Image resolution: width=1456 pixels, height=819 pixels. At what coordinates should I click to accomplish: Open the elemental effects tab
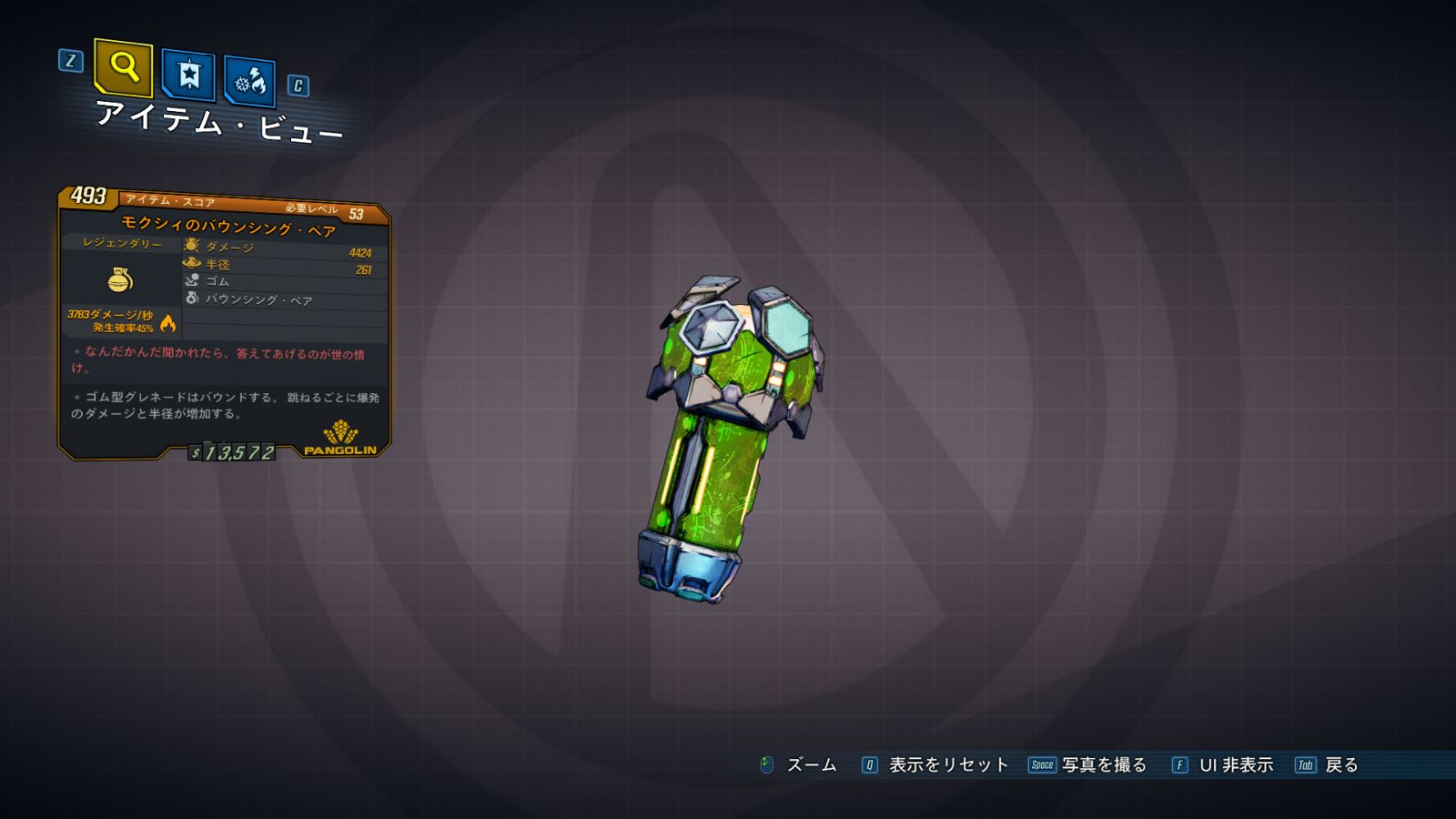(x=249, y=82)
